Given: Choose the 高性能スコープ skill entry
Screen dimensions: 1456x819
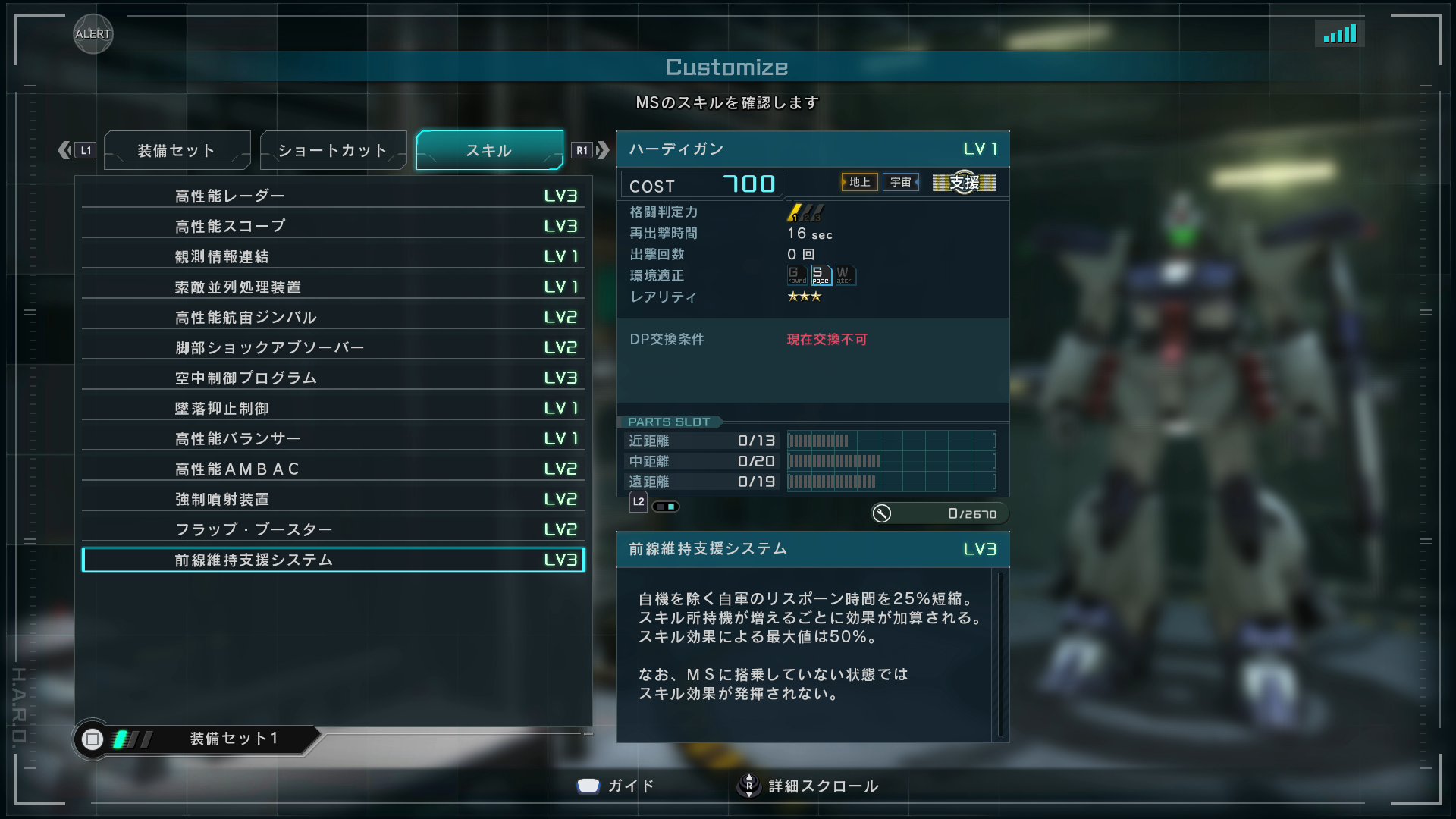Looking at the screenshot, I should tap(333, 226).
